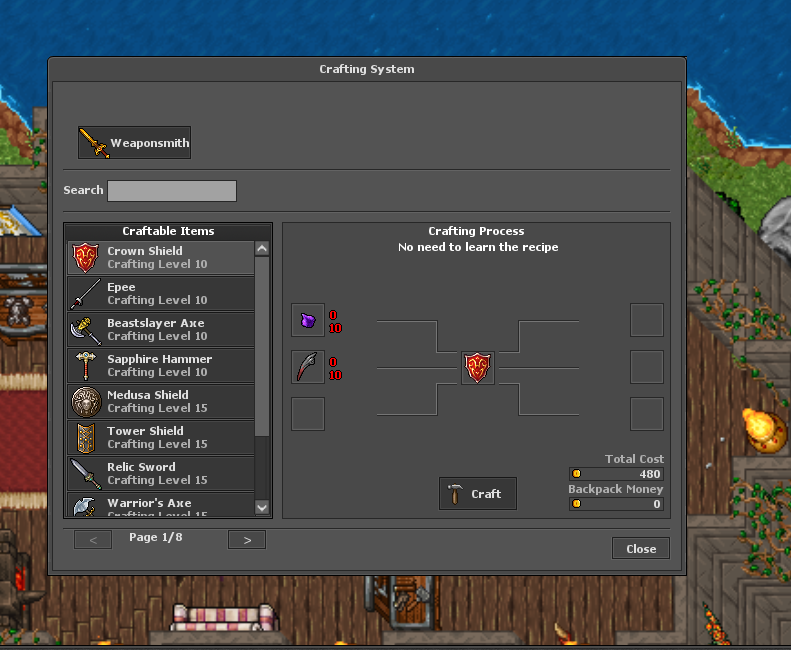This screenshot has height=650, width=791.
Task: Click the Search text field
Action: 172,191
